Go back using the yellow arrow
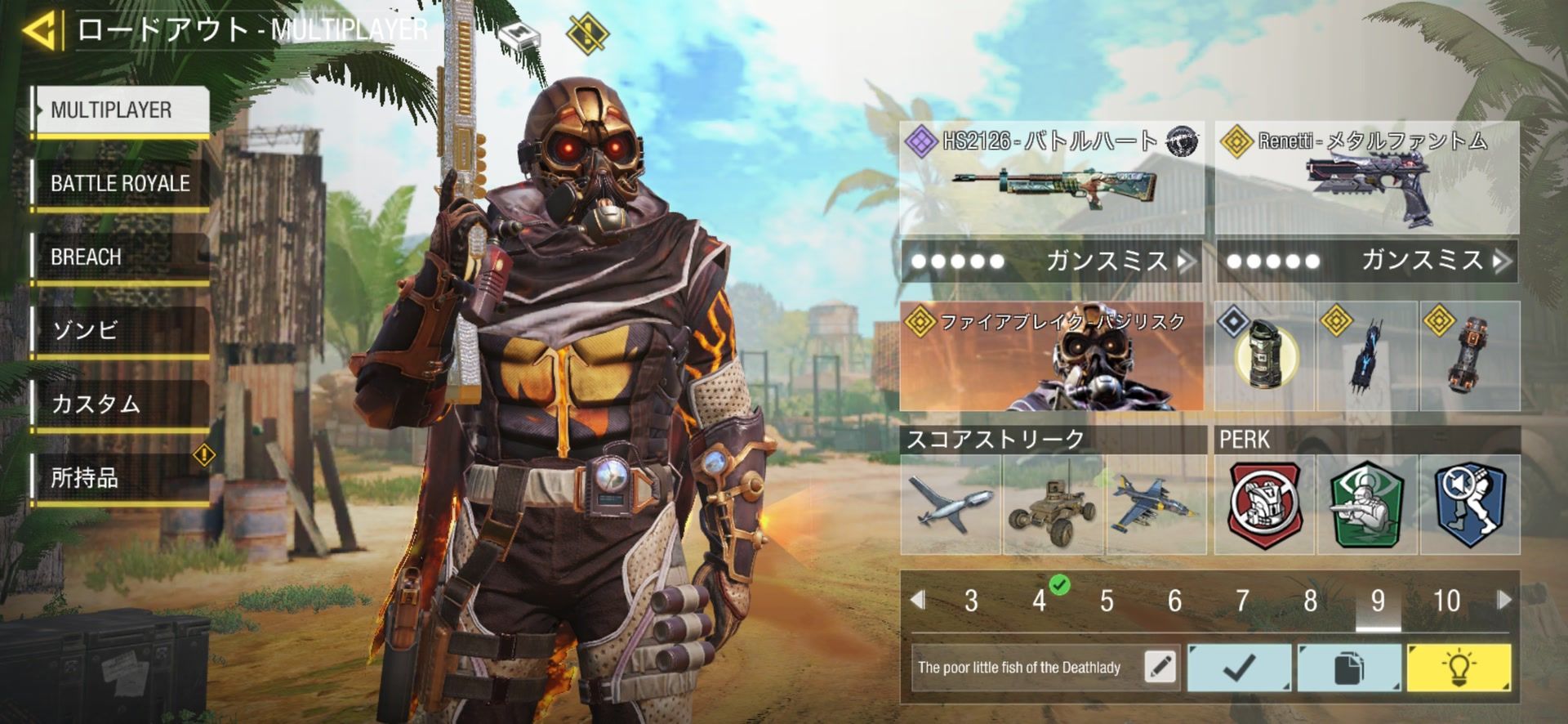Image resolution: width=1568 pixels, height=724 pixels. (x=41, y=31)
